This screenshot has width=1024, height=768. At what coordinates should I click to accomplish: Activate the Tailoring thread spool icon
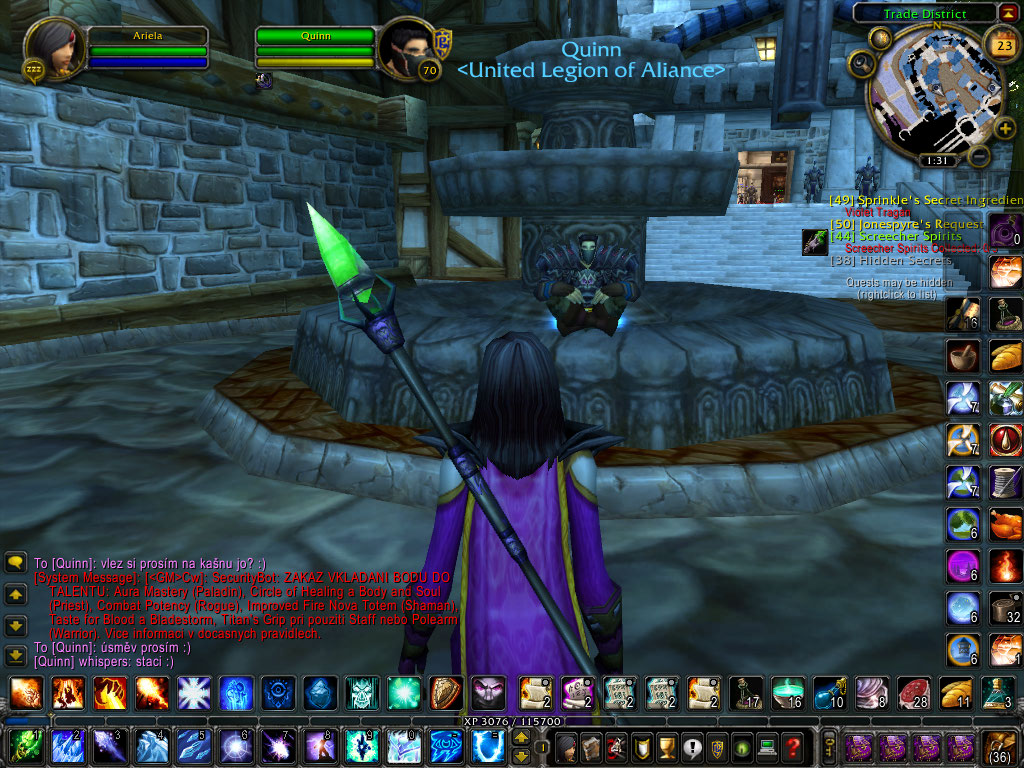tap(1005, 482)
